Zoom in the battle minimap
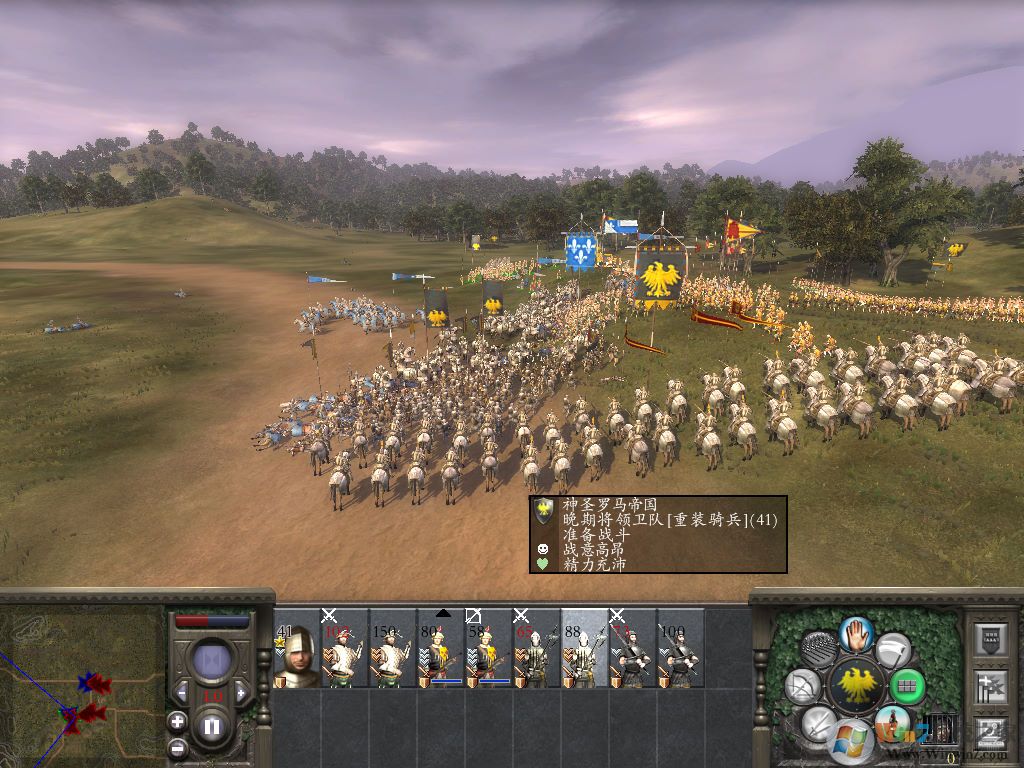 [177, 720]
